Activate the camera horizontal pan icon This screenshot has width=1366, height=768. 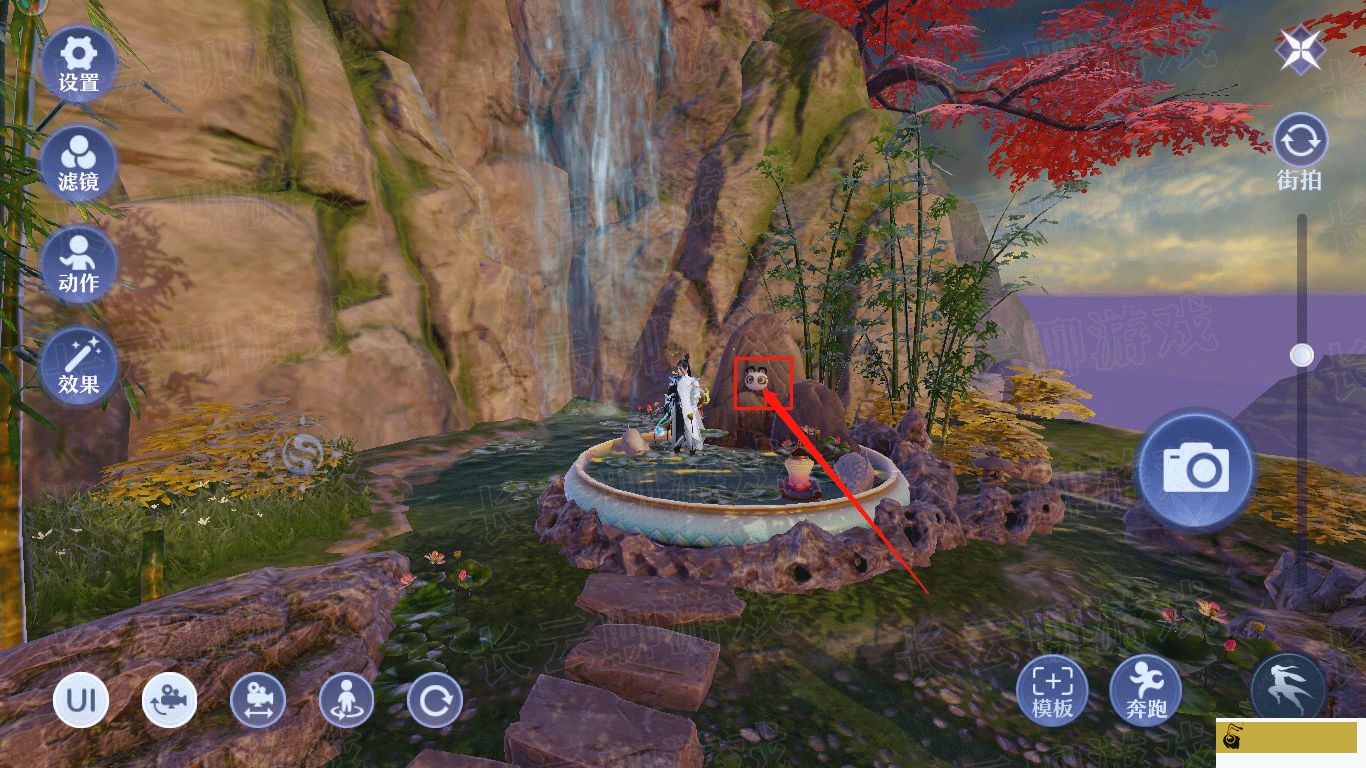(258, 700)
